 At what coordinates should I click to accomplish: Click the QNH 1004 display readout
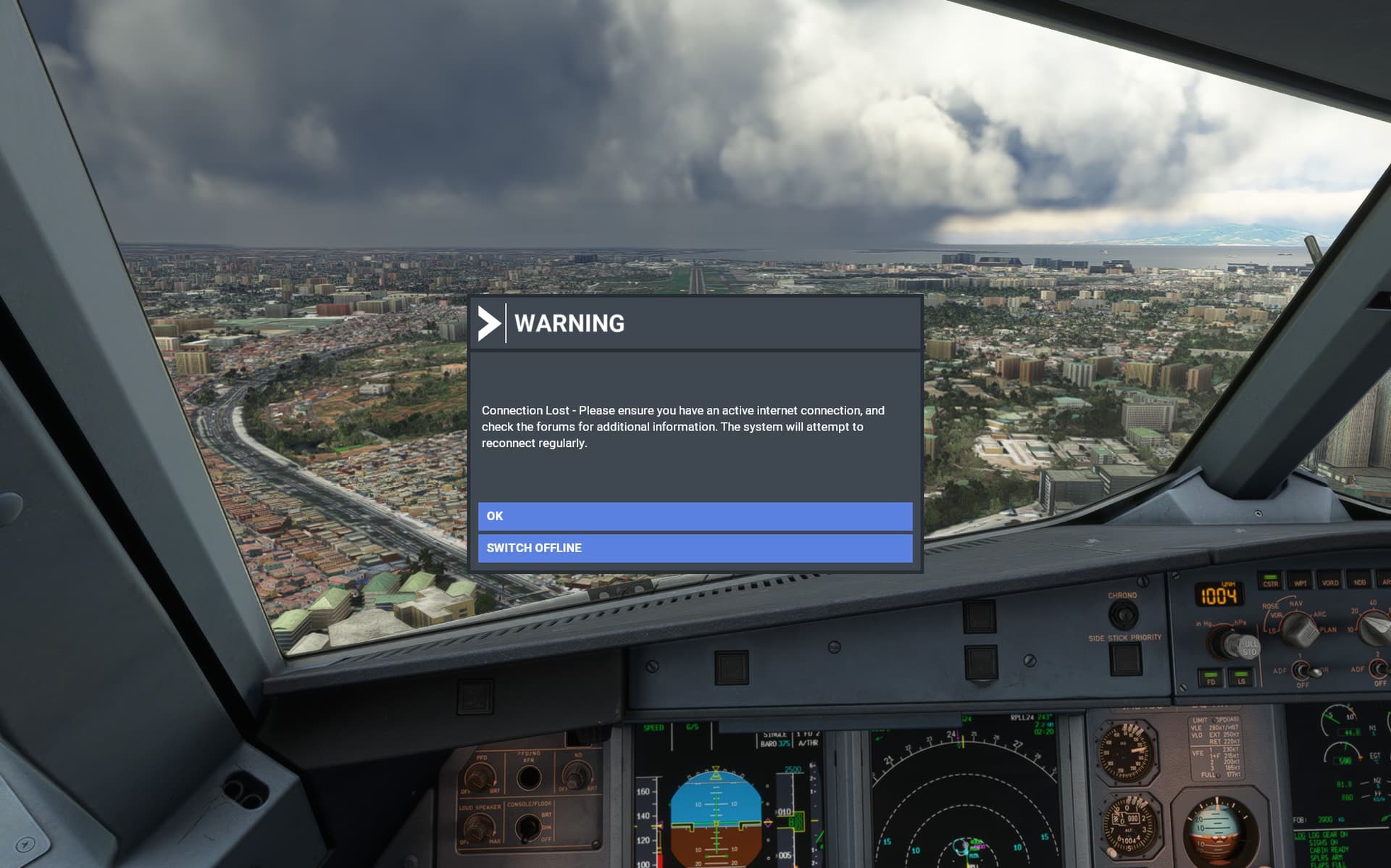pyautogui.click(x=1217, y=594)
